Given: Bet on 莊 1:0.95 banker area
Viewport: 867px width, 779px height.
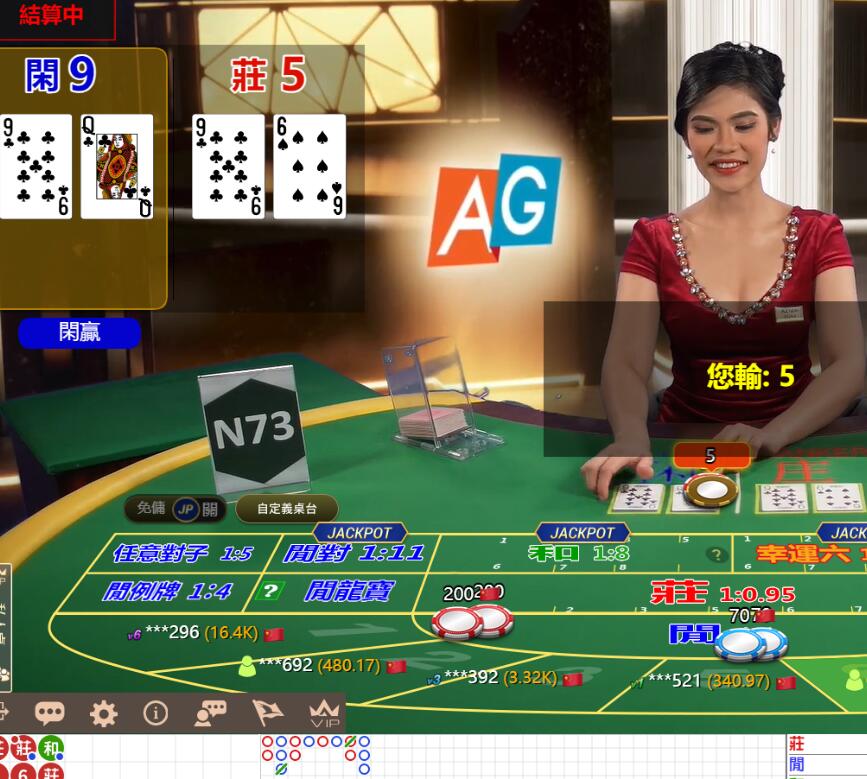Looking at the screenshot, I should 722,592.
